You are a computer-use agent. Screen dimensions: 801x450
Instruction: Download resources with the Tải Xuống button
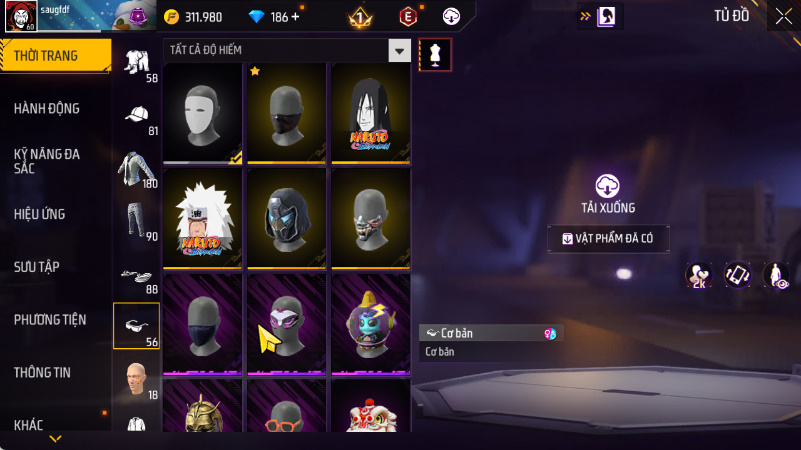click(608, 193)
